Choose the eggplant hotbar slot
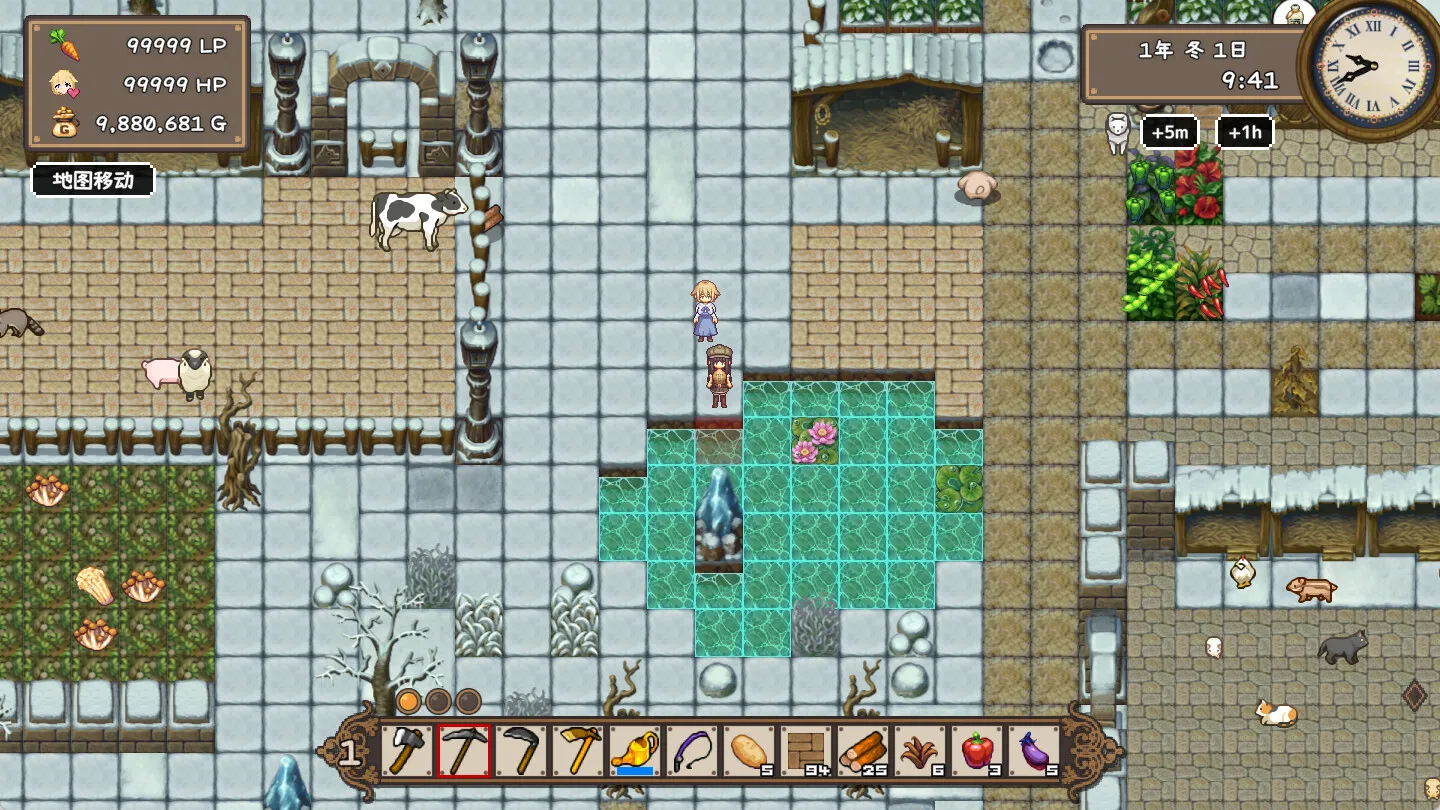 coord(1034,750)
